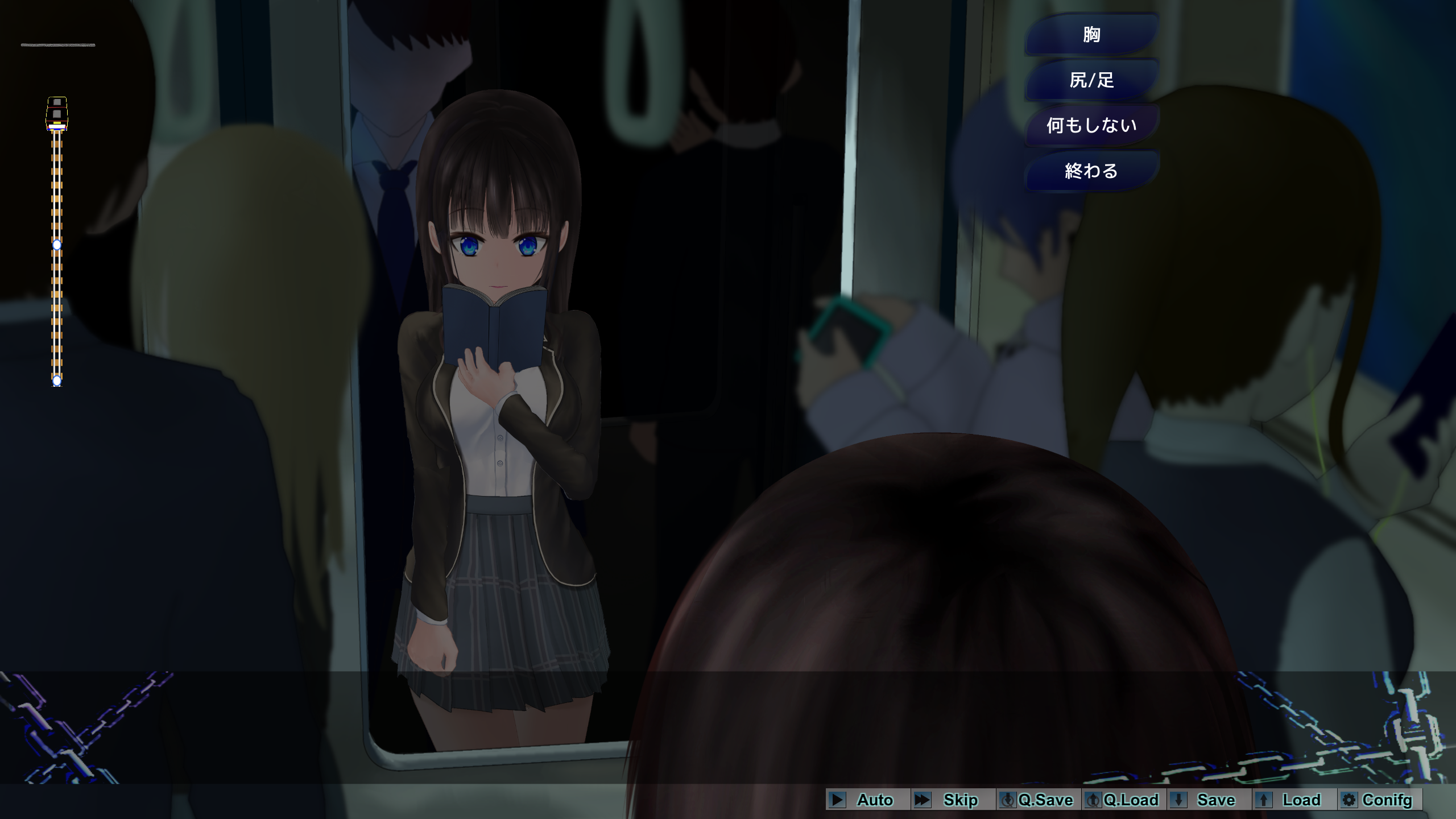
Task: Quick save with Q.Save
Action: coord(1037,800)
